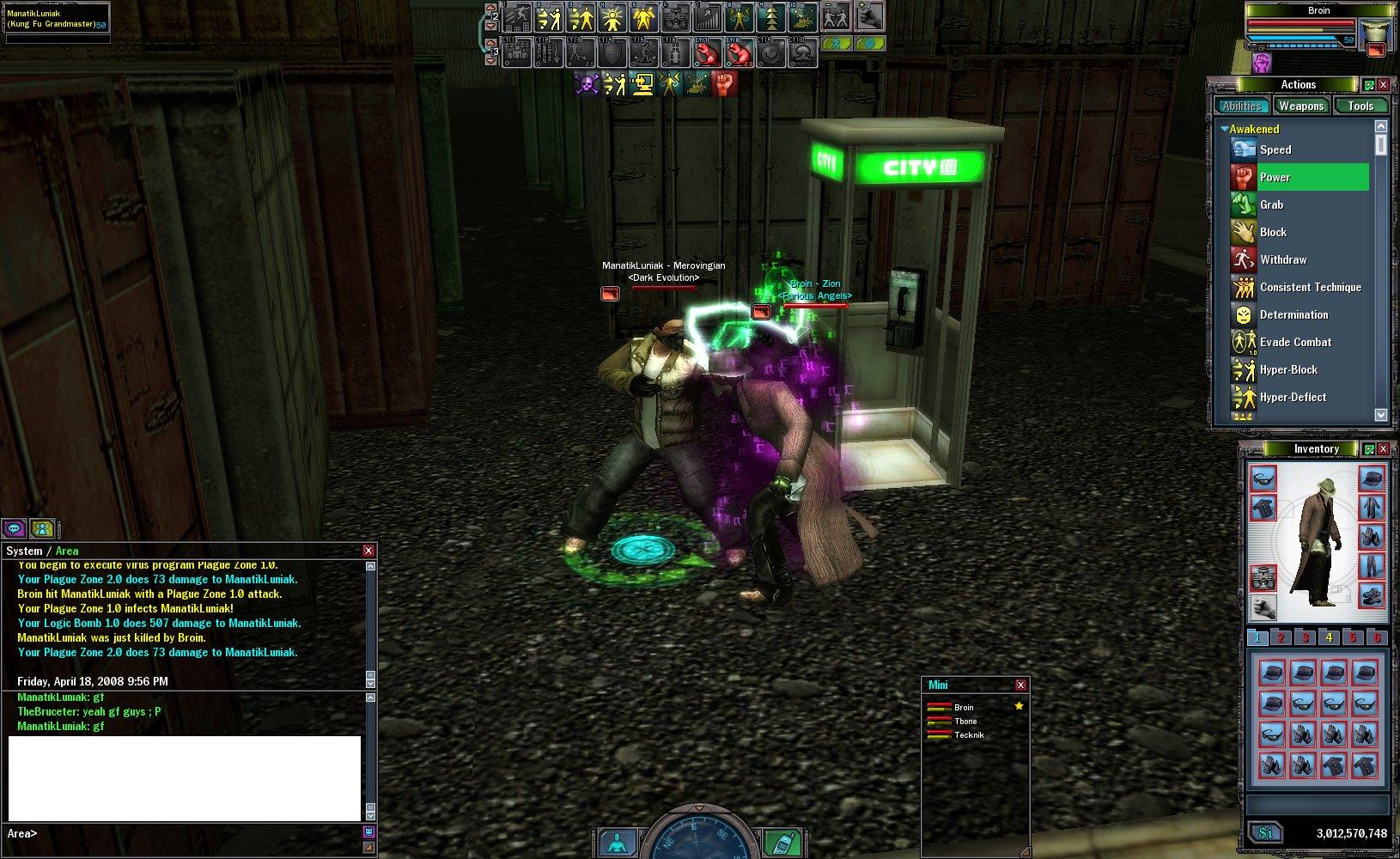Select the Hyper-Deflect ability
The image size is (1400, 859).
[x=1293, y=397]
